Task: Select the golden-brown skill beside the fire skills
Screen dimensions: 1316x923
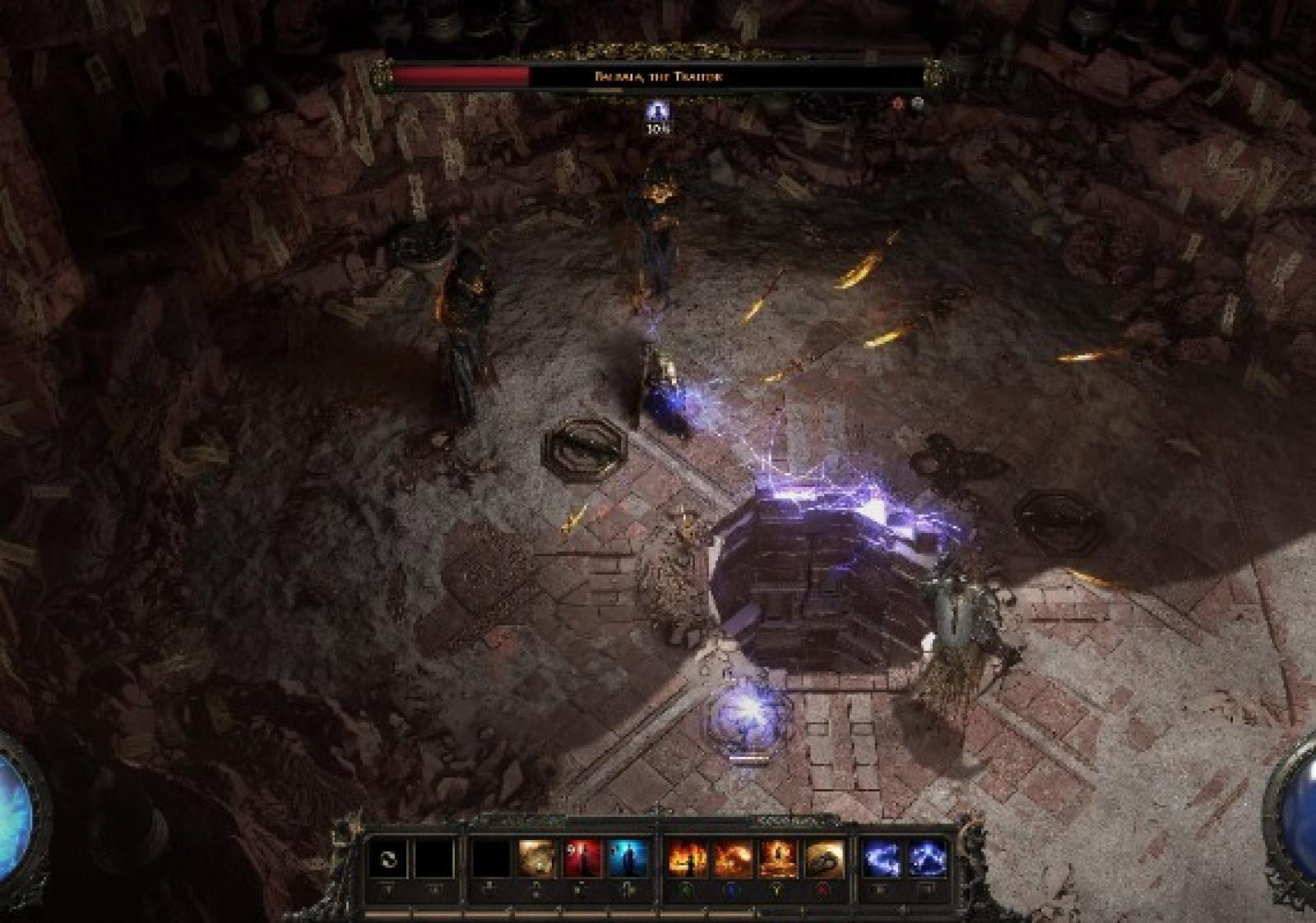Action: (824, 860)
